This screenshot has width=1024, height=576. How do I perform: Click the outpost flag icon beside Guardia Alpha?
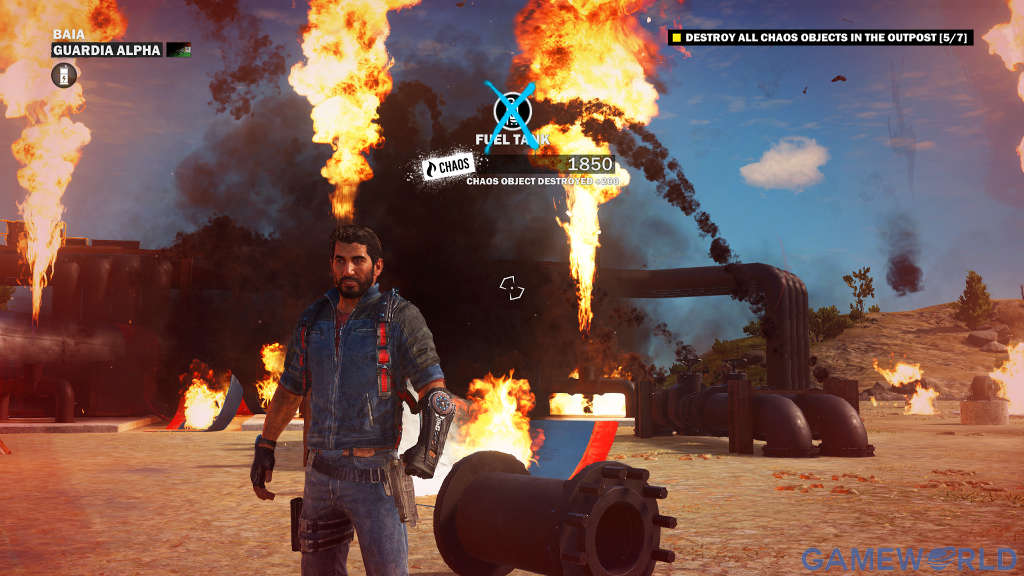tap(178, 50)
